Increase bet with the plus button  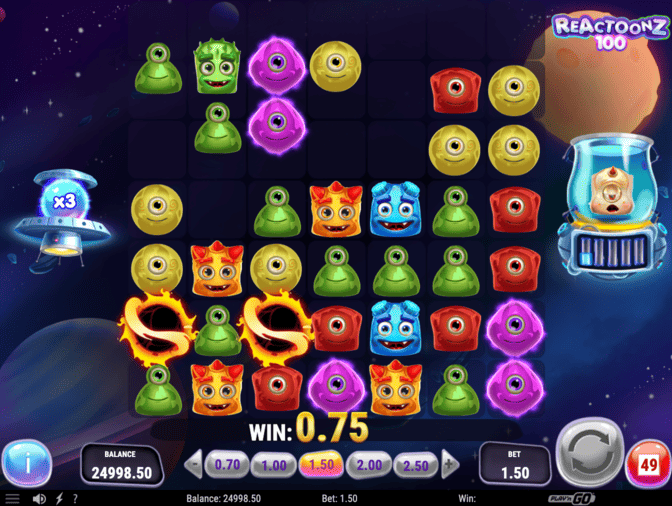coord(450,464)
